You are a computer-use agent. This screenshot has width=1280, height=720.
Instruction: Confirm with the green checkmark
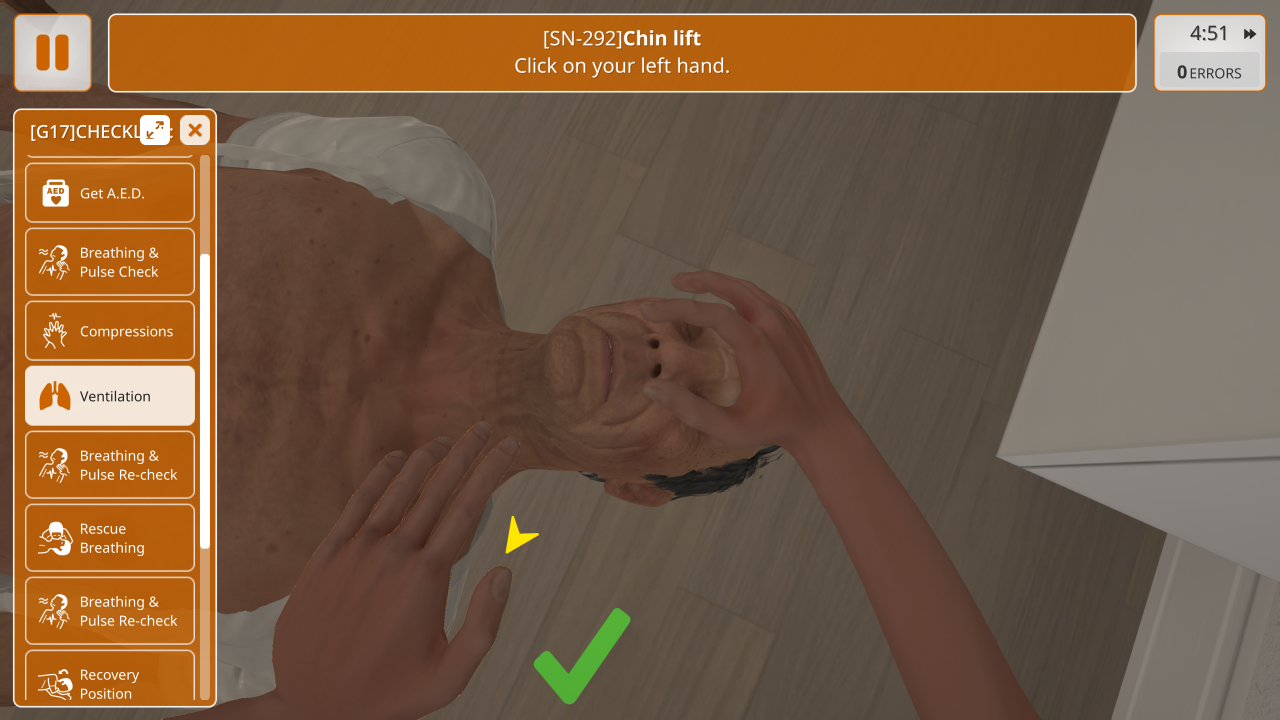(x=582, y=655)
